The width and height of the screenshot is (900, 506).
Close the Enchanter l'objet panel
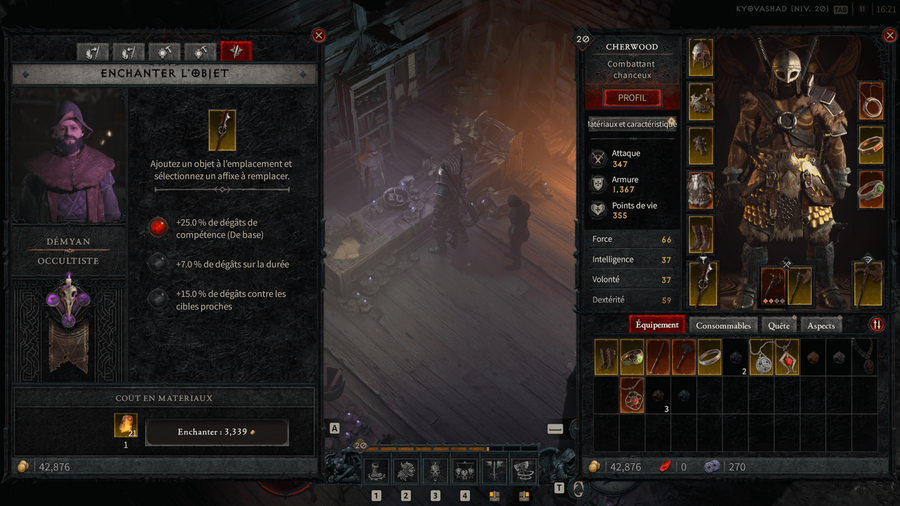319,35
